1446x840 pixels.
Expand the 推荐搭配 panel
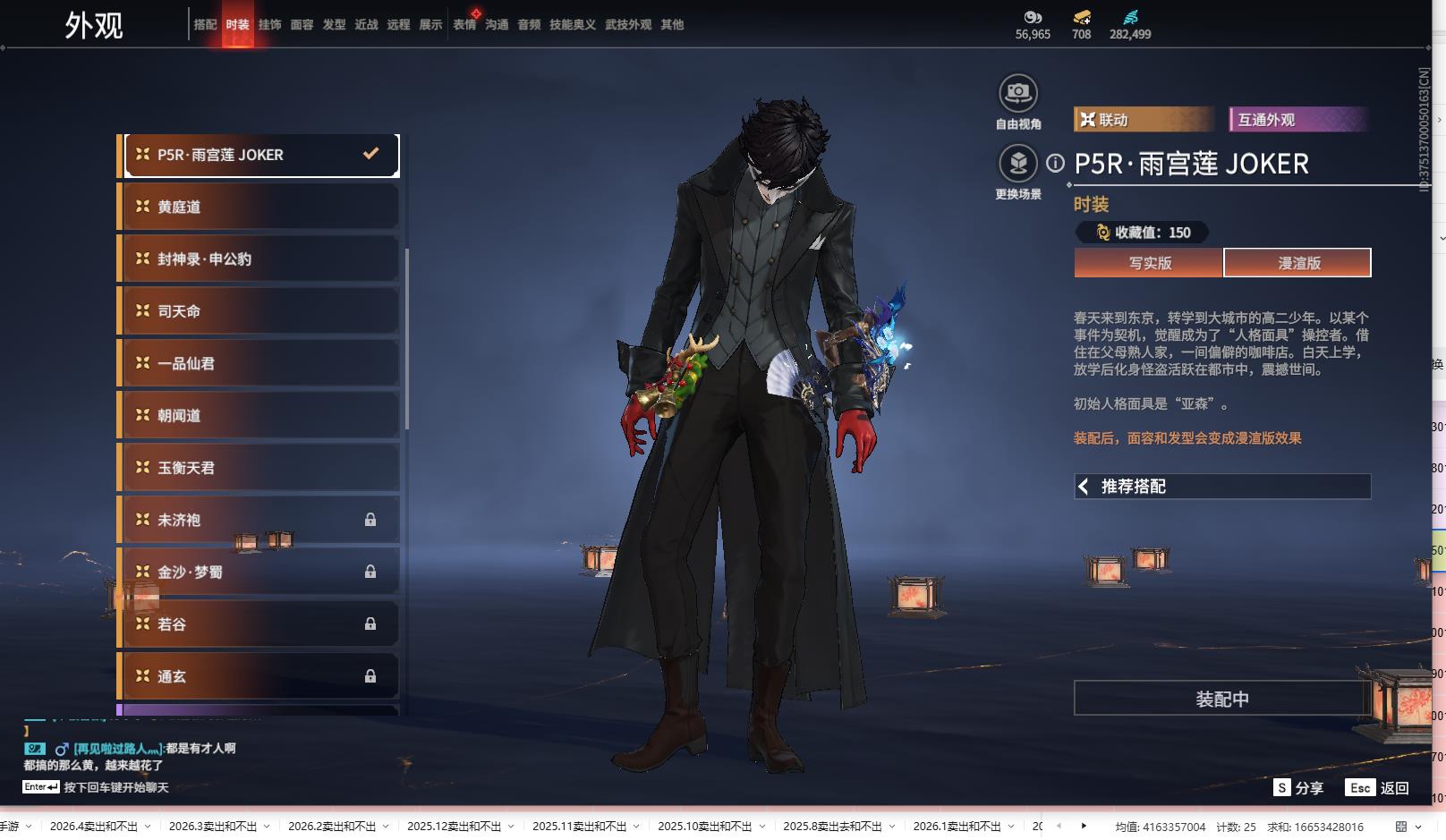pos(1221,487)
